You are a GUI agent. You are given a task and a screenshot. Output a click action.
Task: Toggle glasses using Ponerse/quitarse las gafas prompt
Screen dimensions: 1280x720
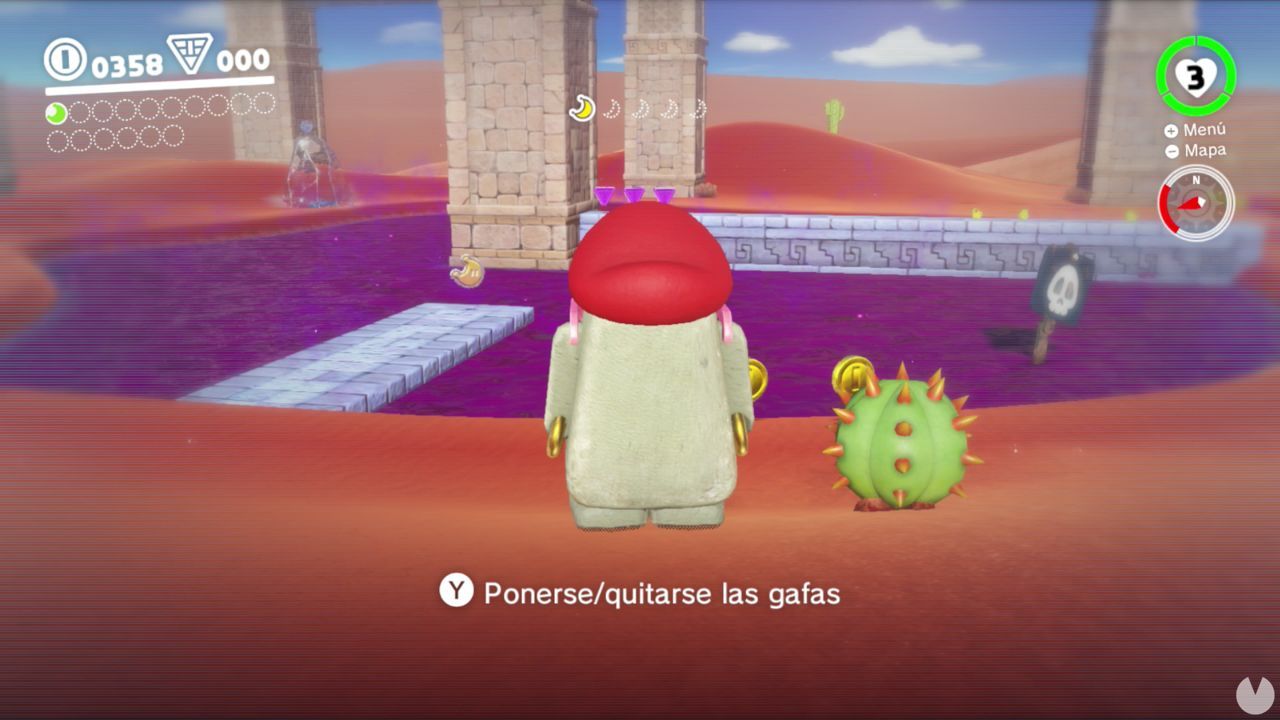point(663,592)
